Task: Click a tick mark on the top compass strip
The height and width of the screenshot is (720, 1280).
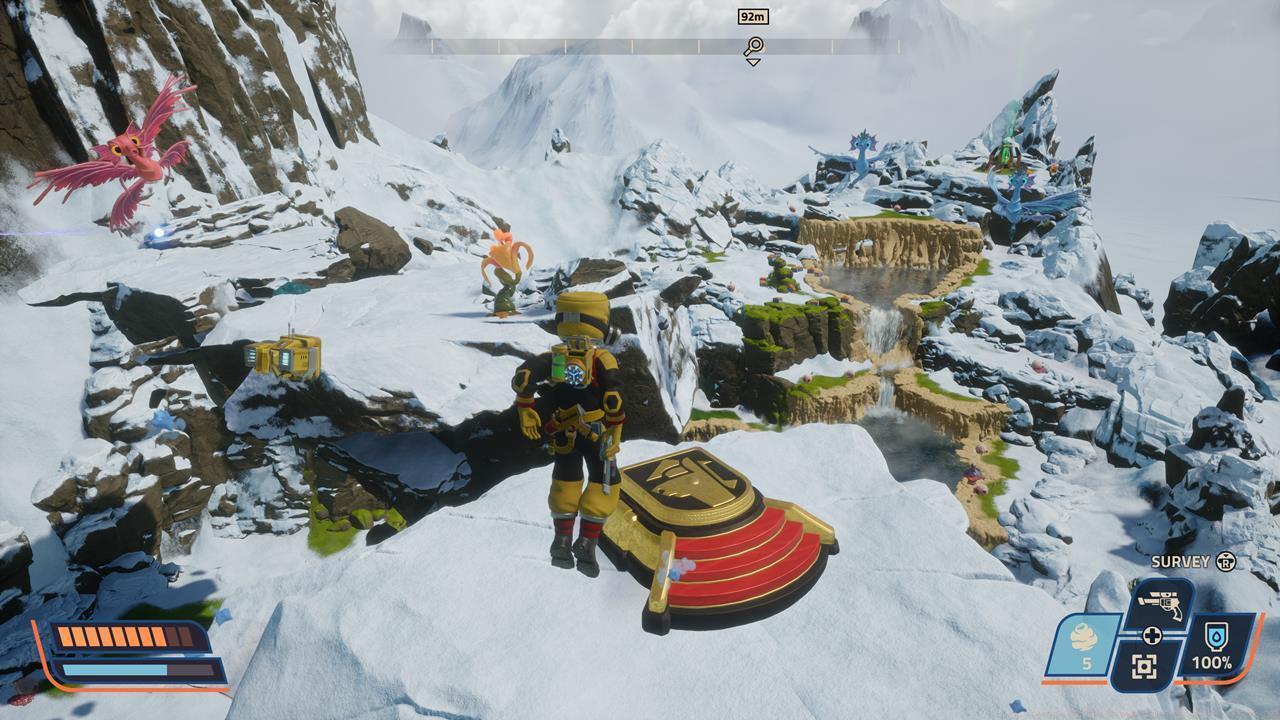Action: pyautogui.click(x=631, y=44)
